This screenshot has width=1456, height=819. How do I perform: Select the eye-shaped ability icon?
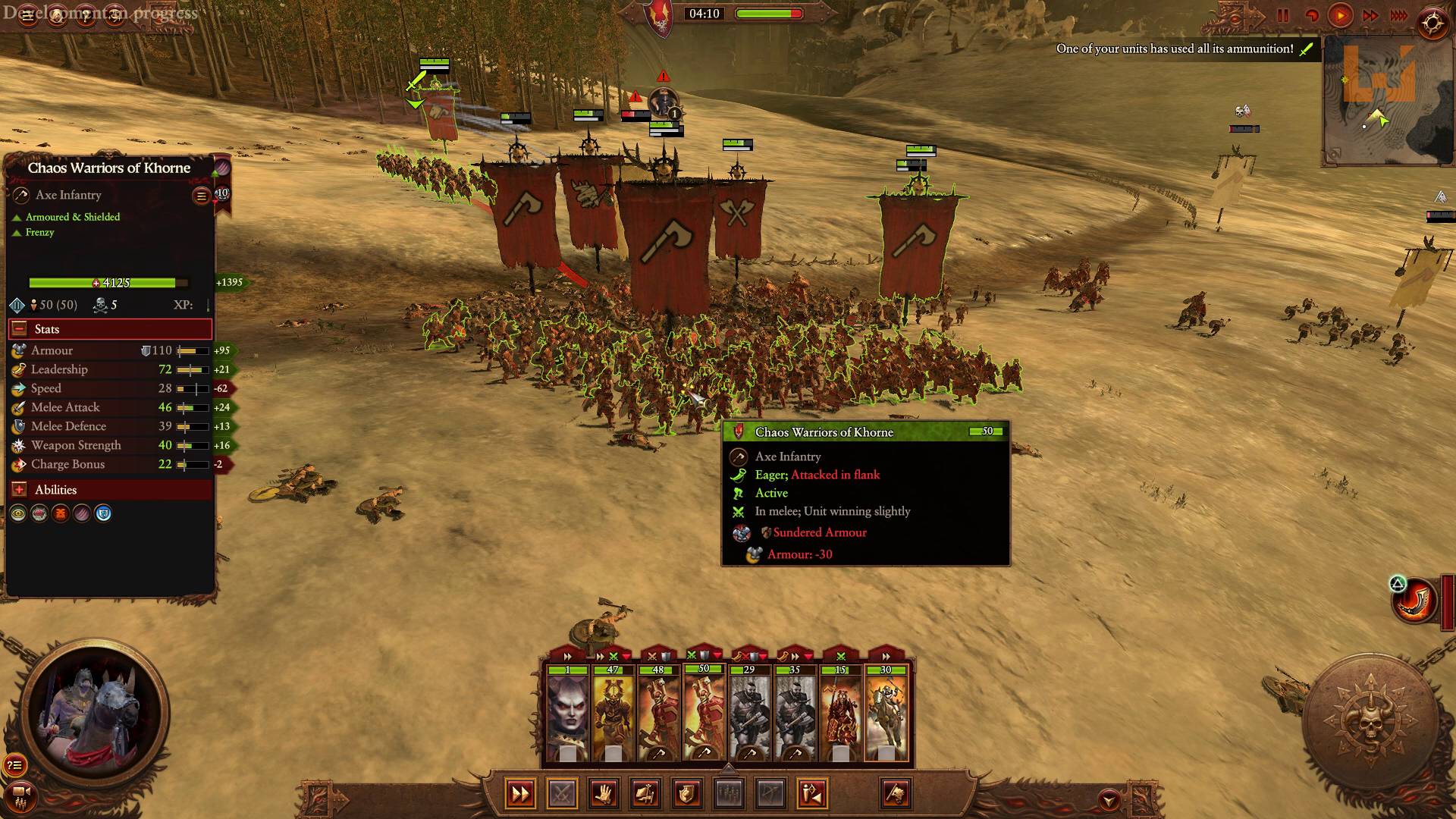[19, 513]
